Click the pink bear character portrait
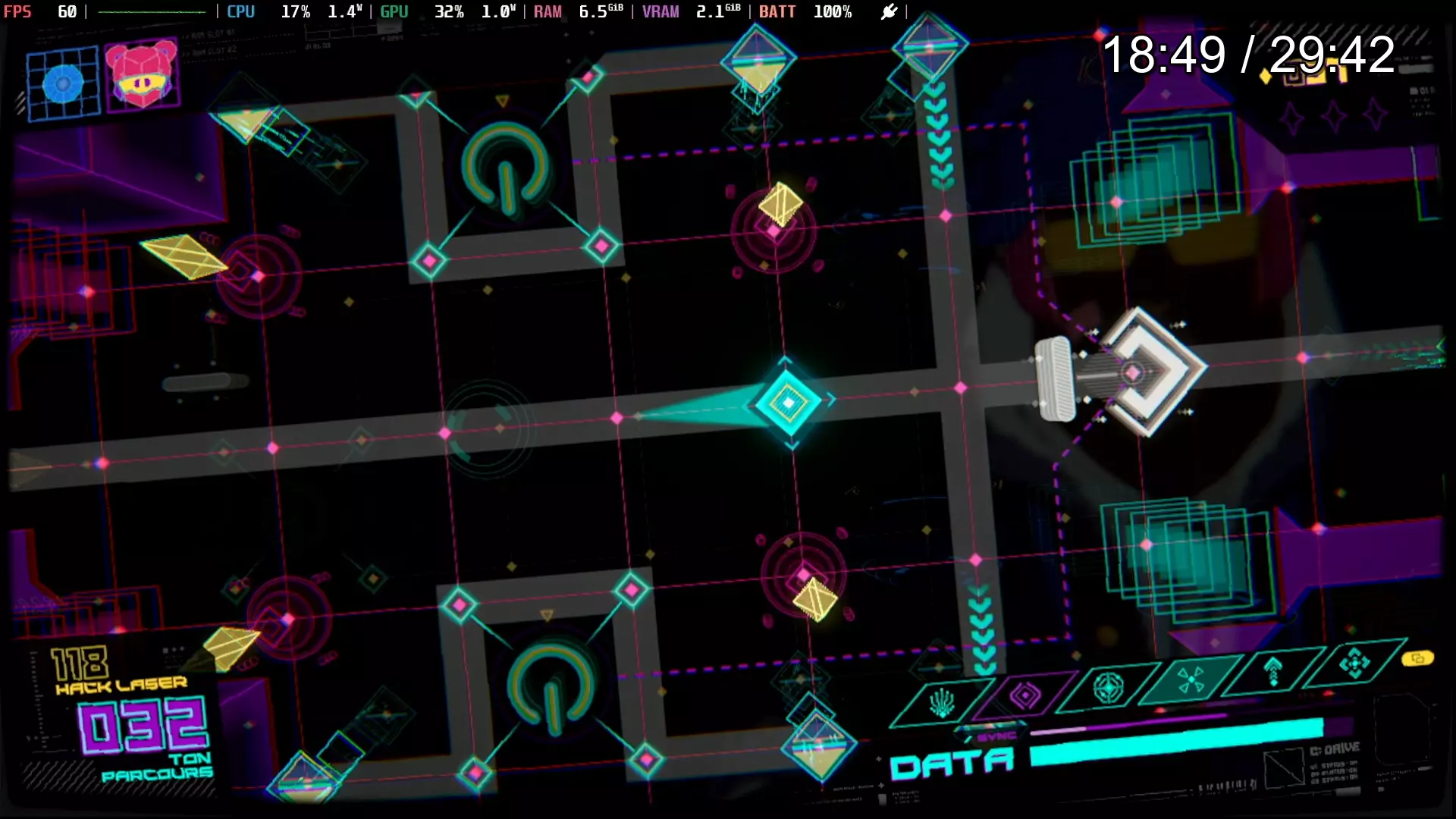This screenshot has width=1456, height=819. pyautogui.click(x=142, y=76)
